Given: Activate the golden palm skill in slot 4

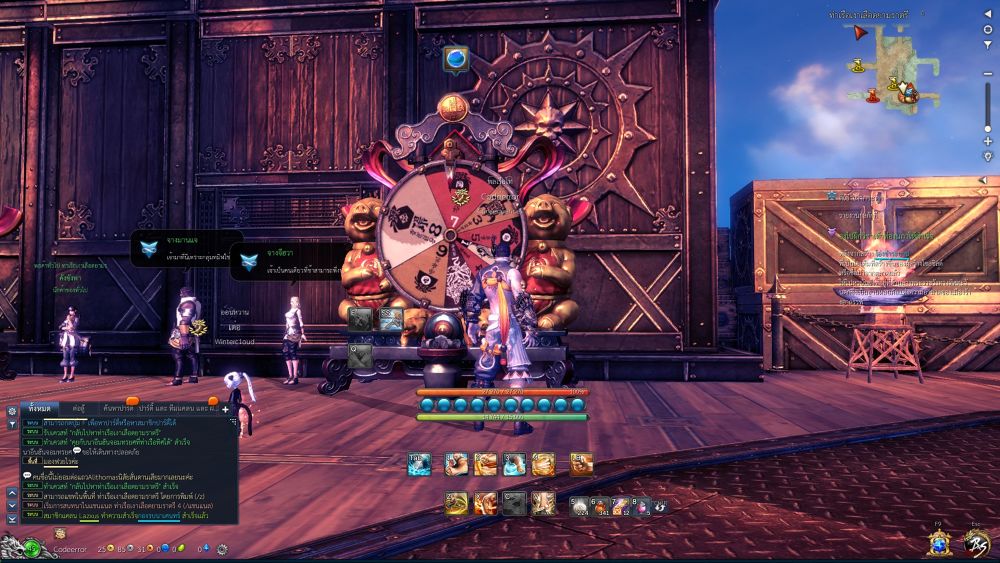Looking at the screenshot, I should 543,464.
